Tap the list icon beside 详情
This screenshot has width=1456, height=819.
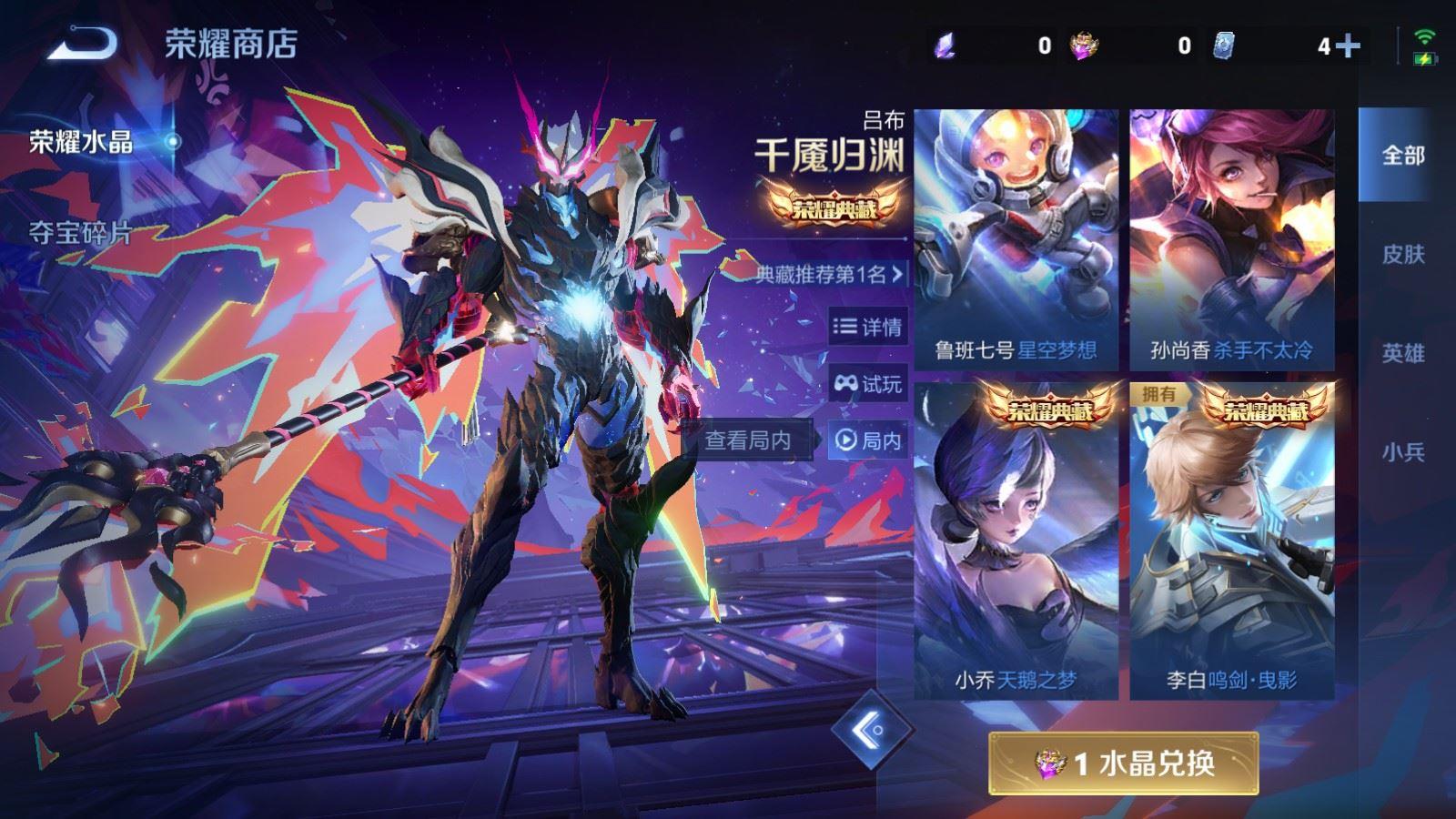click(x=844, y=328)
